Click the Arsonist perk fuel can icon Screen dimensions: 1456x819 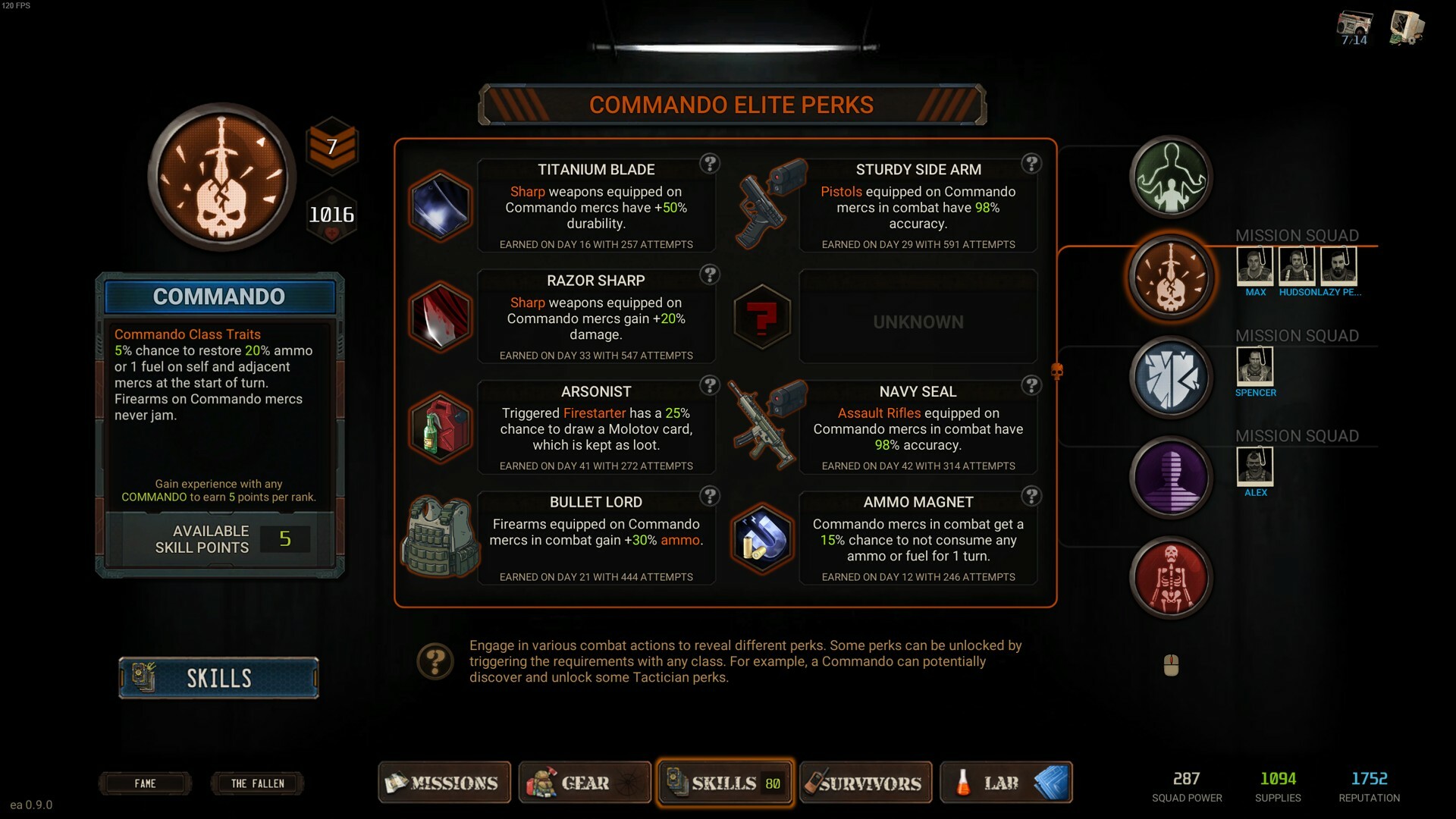[x=440, y=428]
